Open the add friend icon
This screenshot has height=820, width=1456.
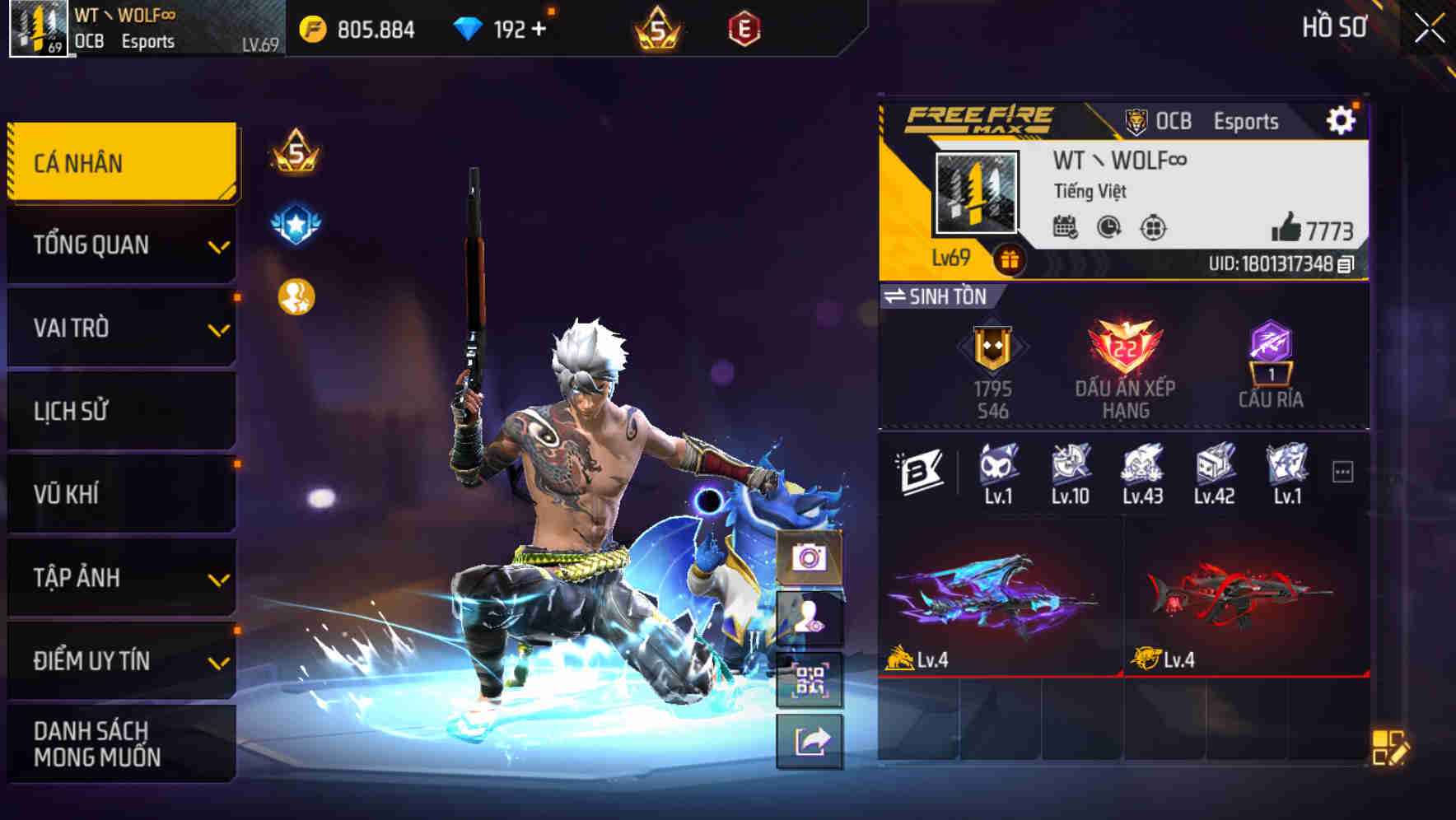pyautogui.click(x=810, y=619)
